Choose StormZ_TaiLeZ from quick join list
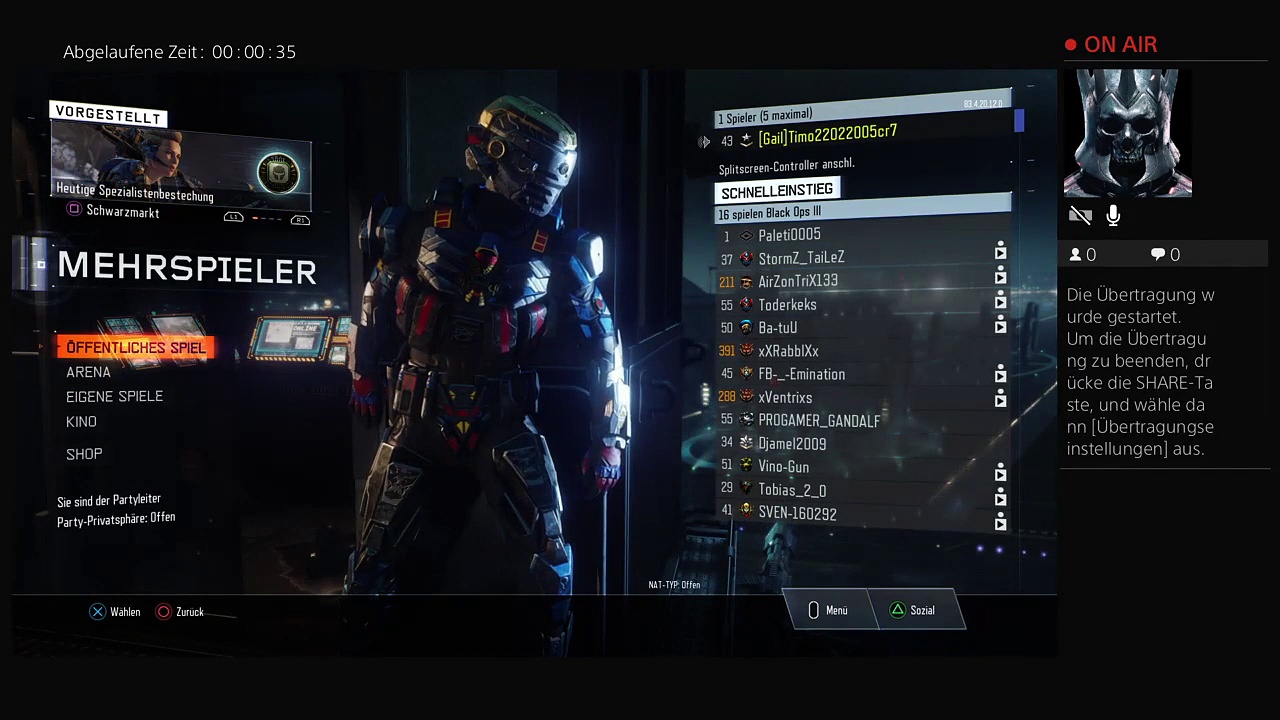The height and width of the screenshot is (720, 1280). 801,258
